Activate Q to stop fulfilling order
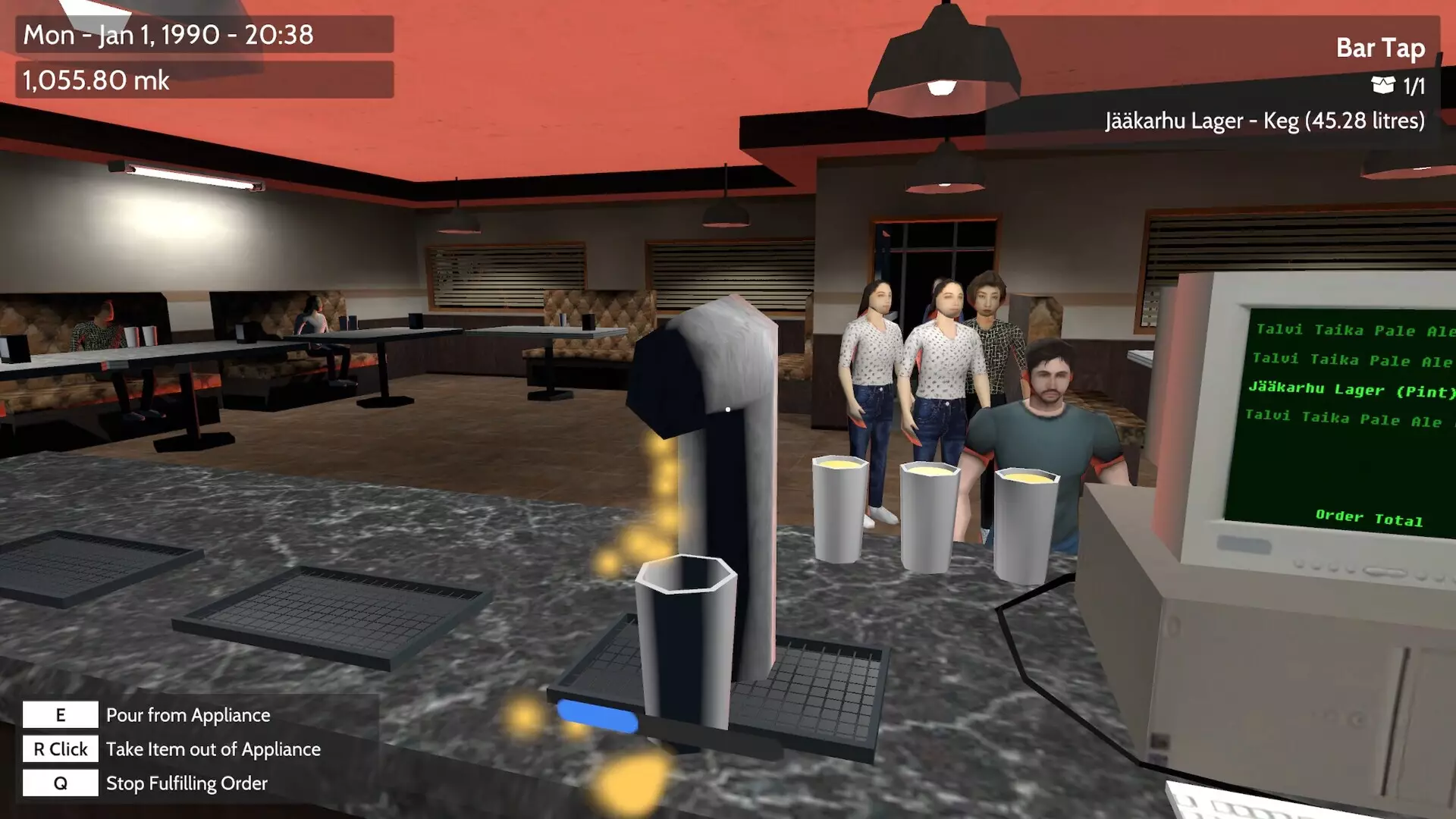 [59, 783]
